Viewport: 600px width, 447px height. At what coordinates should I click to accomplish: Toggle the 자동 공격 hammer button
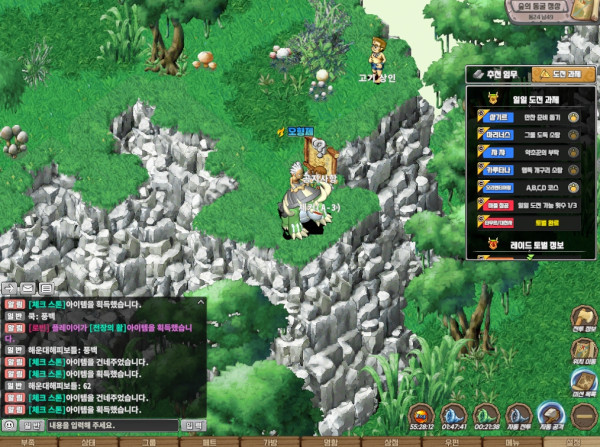click(x=551, y=416)
